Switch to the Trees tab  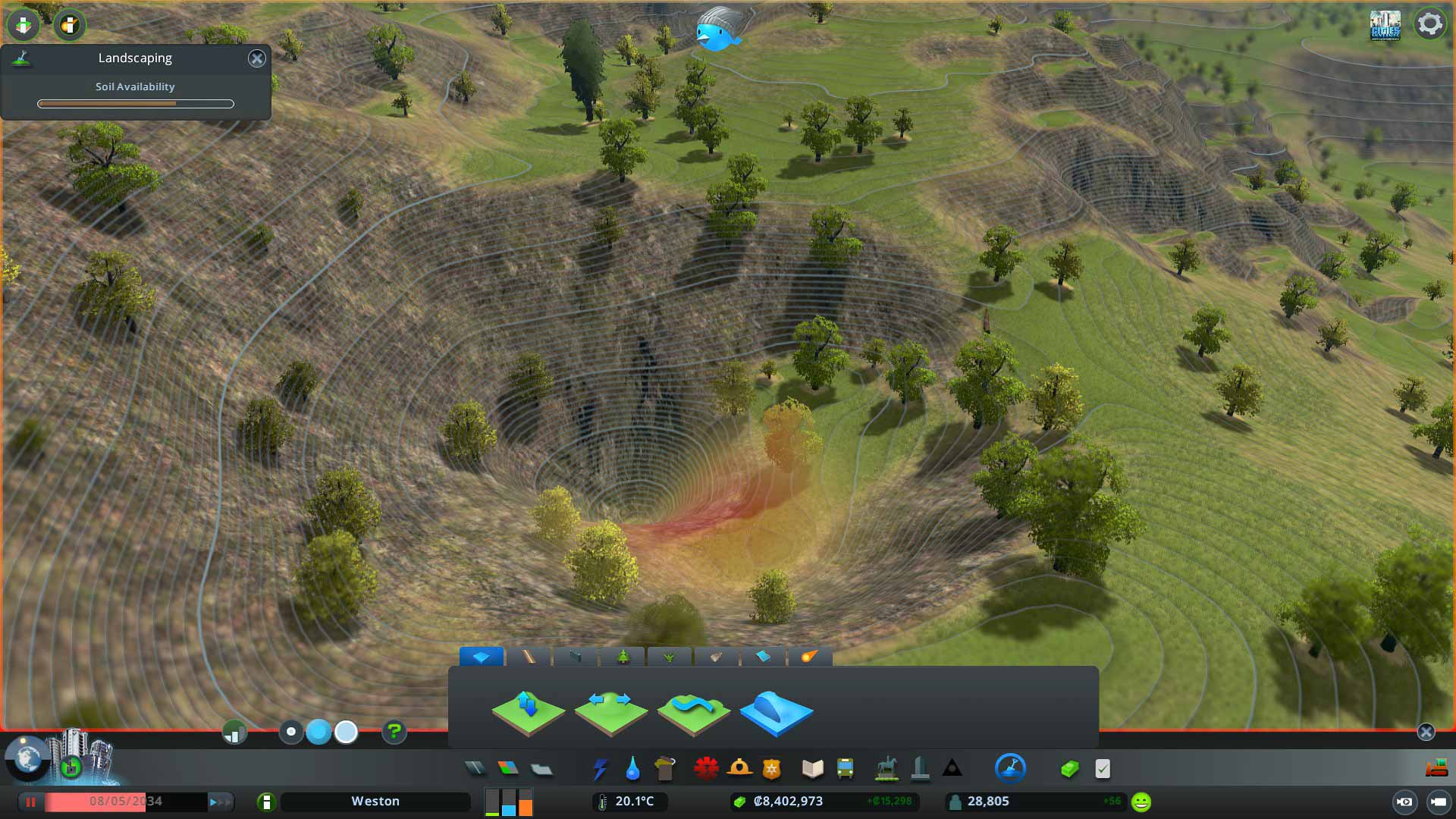coord(623,657)
